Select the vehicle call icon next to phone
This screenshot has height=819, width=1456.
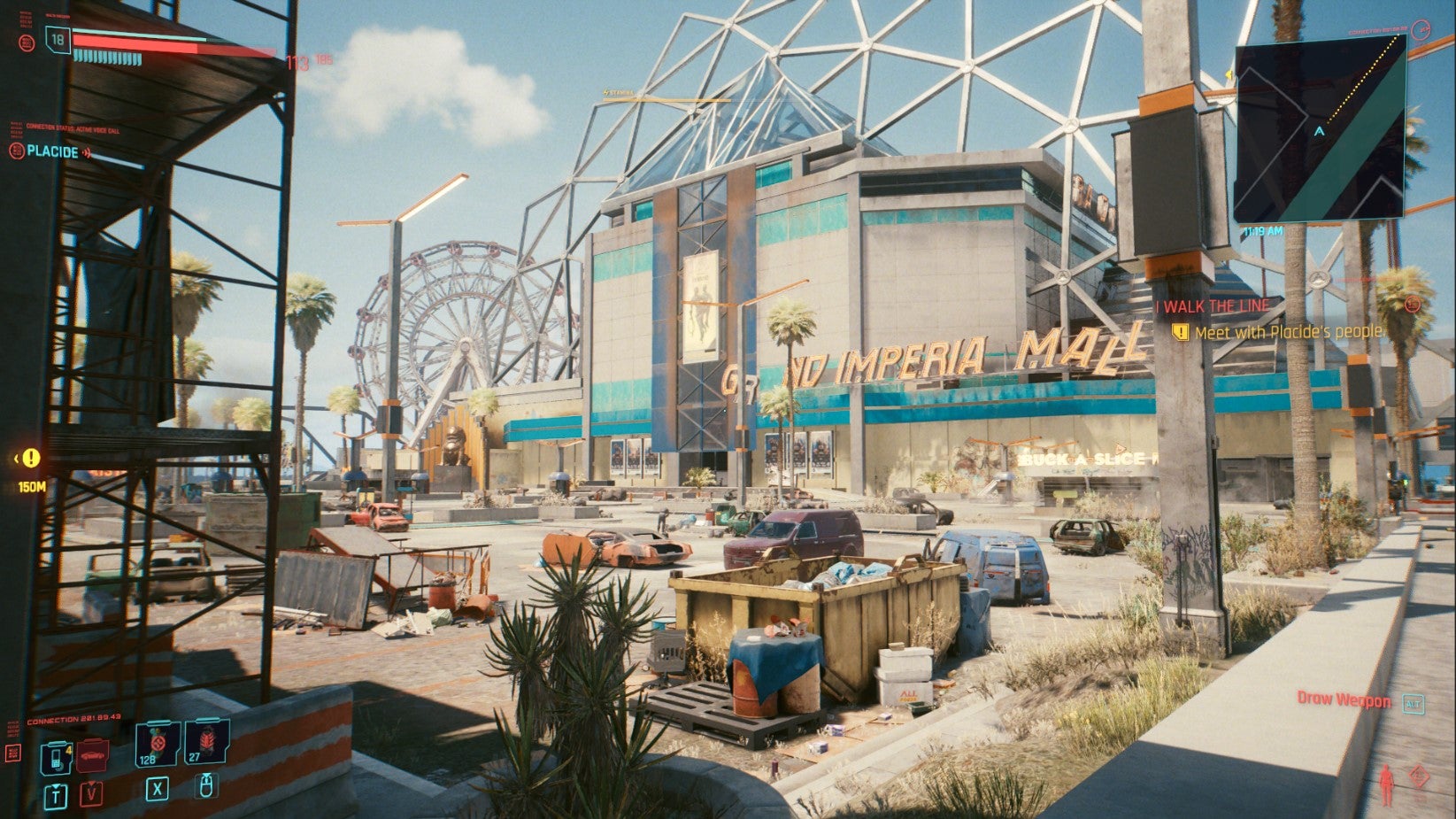[x=92, y=754]
